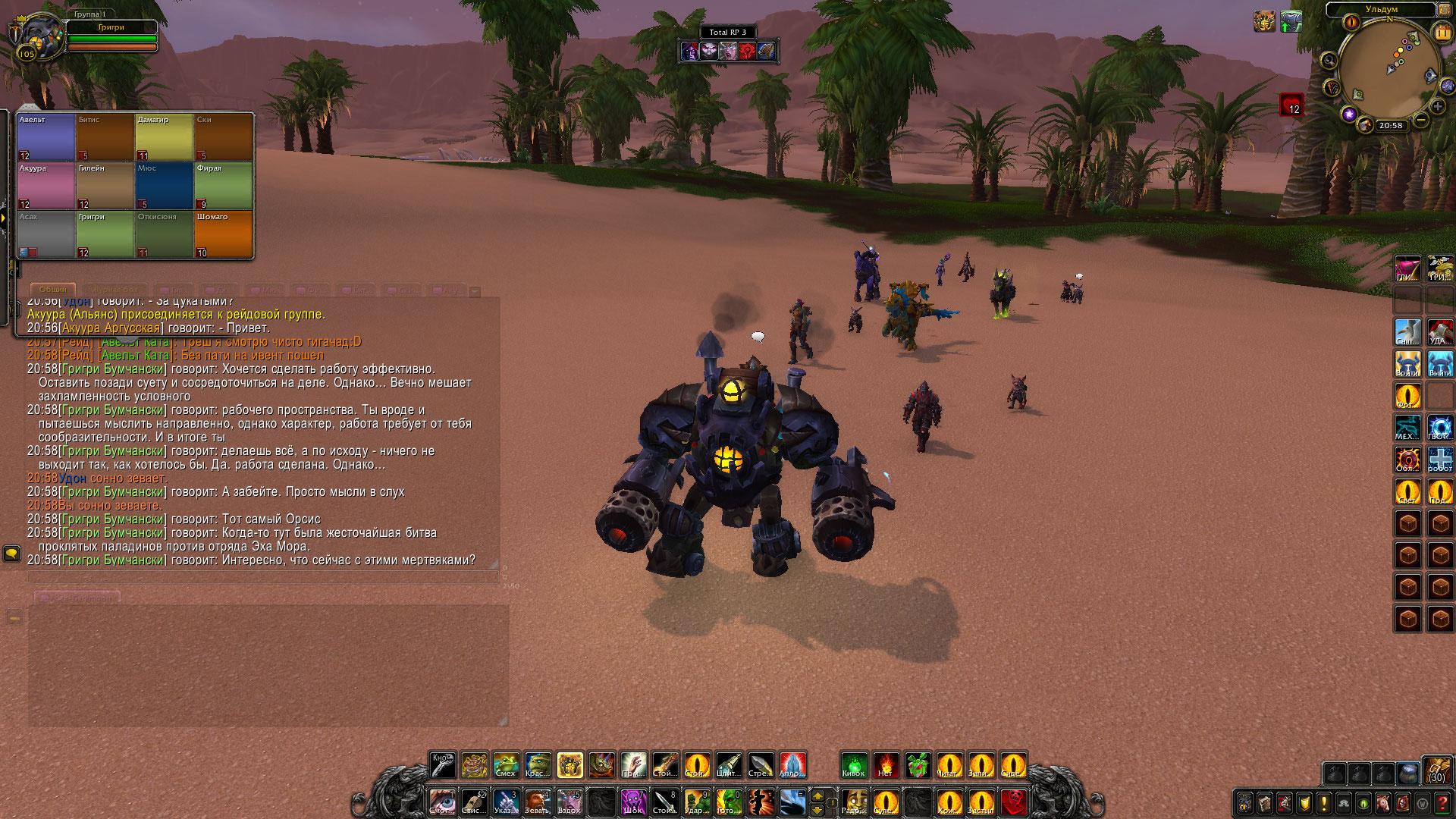Zoom out the minimap with the minus button
Screen dimensions: 1456x819
[x=1421, y=120]
